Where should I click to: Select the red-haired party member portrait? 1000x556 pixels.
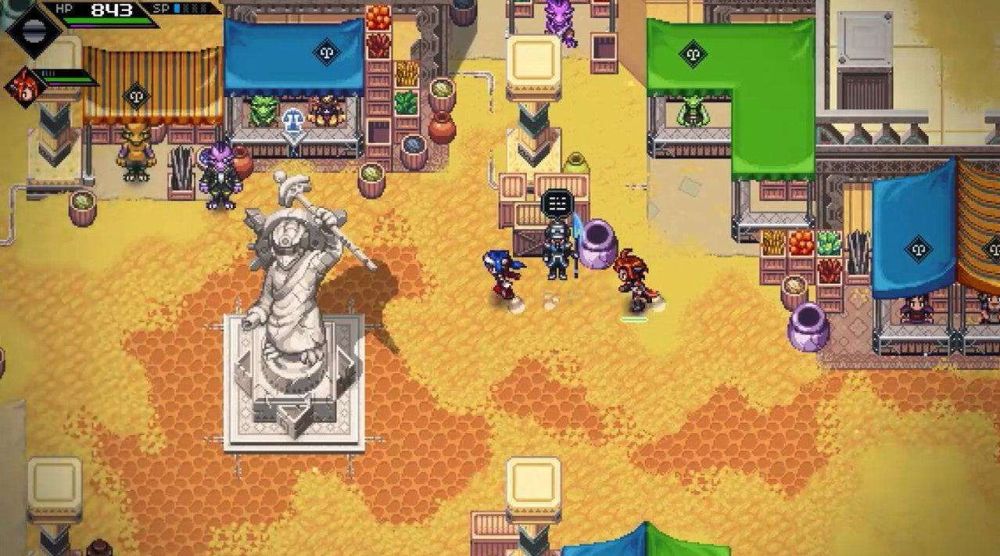point(24,86)
